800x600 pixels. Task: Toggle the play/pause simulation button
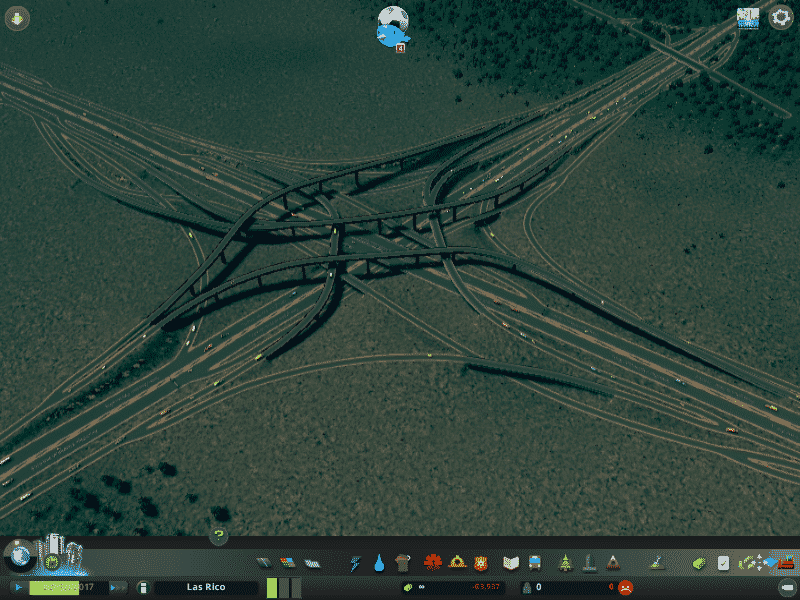18,587
